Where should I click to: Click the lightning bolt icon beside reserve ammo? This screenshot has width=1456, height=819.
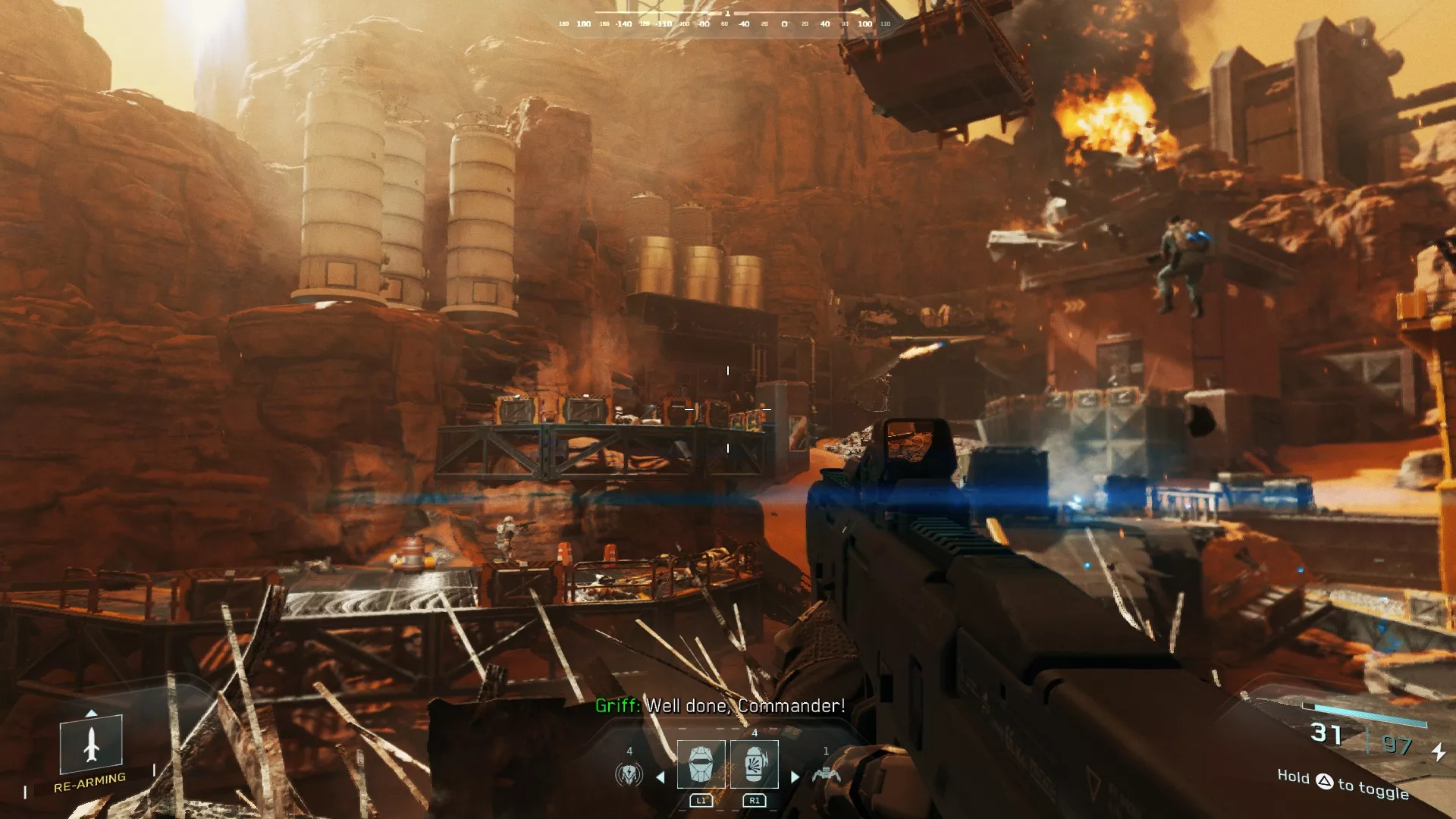point(1439,753)
